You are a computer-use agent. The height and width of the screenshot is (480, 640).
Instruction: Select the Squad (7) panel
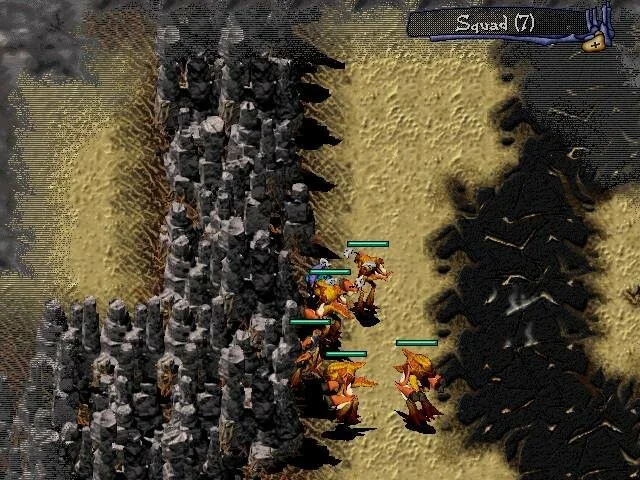click(x=497, y=23)
